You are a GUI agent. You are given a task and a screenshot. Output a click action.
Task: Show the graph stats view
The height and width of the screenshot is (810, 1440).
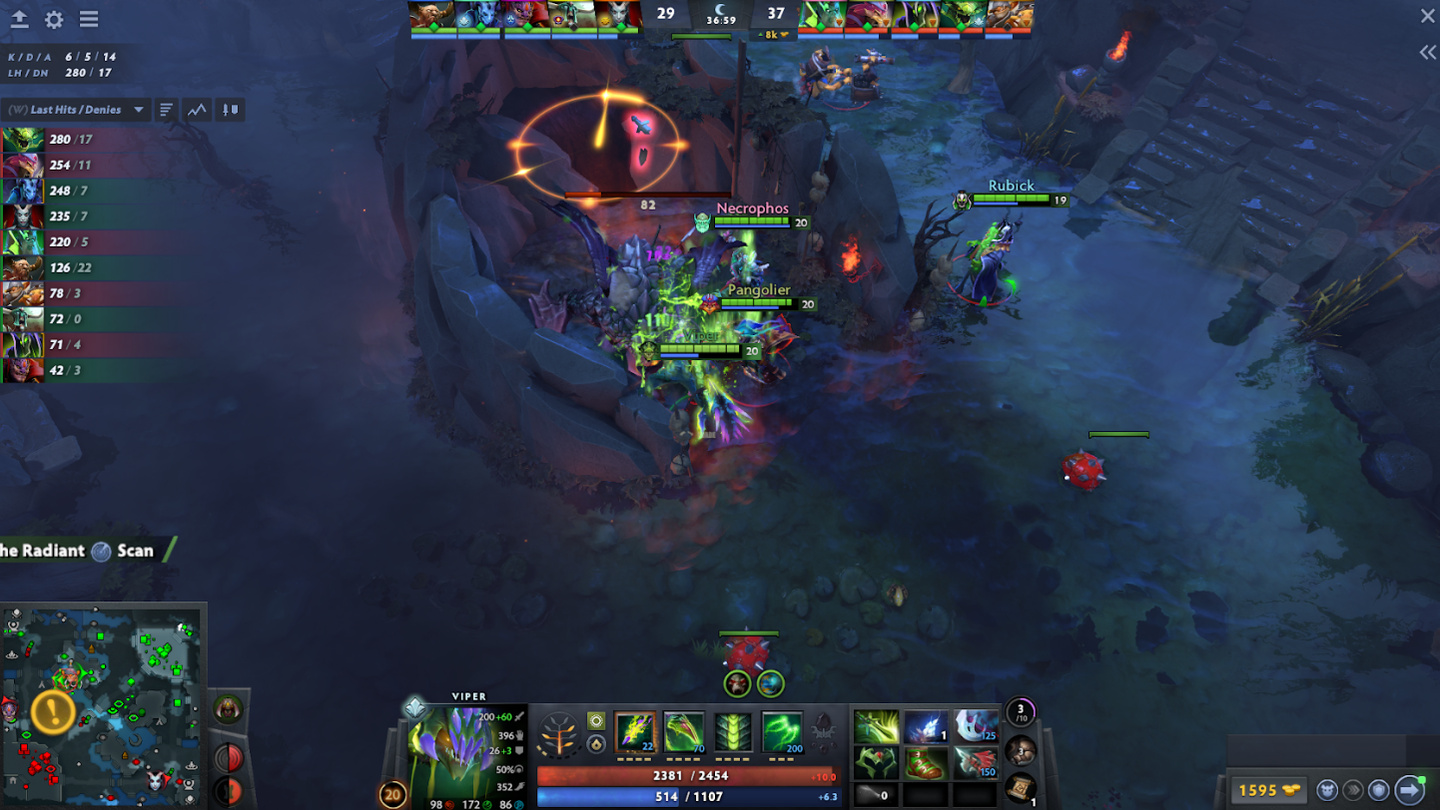(x=197, y=110)
